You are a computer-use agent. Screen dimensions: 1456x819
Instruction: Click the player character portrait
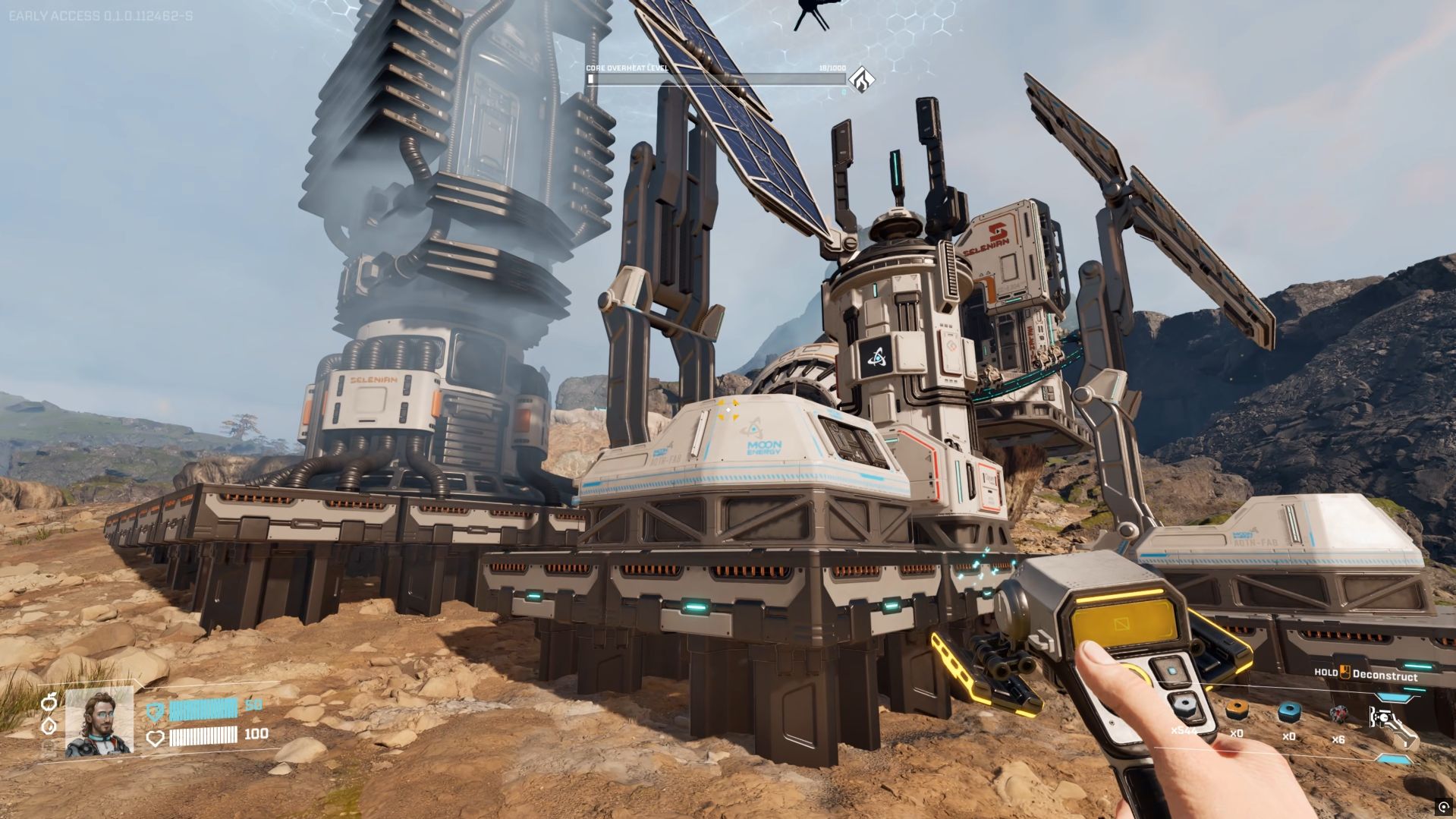(99, 721)
